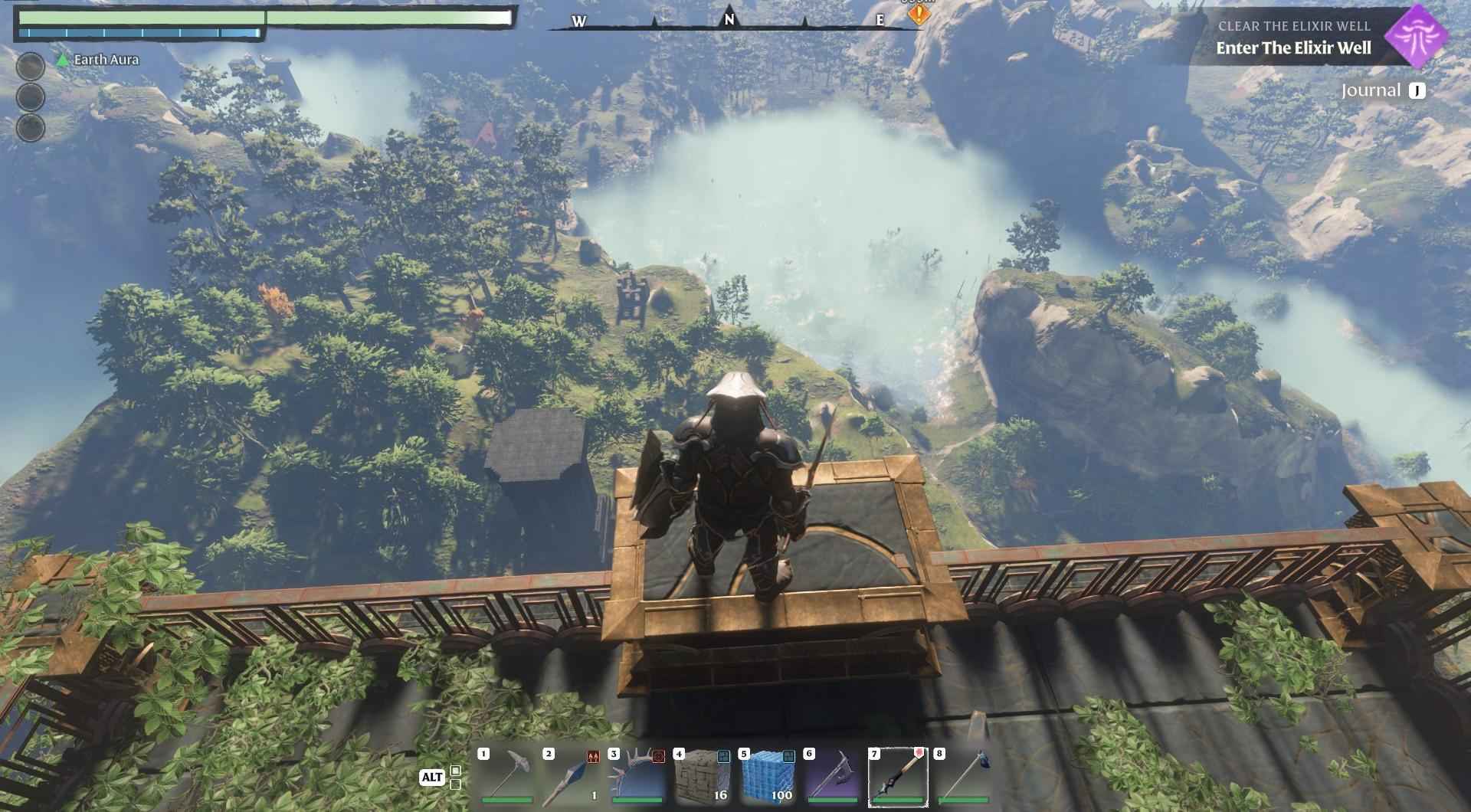
Task: Select the pickaxe in hotbar slot 1
Action: [x=507, y=777]
